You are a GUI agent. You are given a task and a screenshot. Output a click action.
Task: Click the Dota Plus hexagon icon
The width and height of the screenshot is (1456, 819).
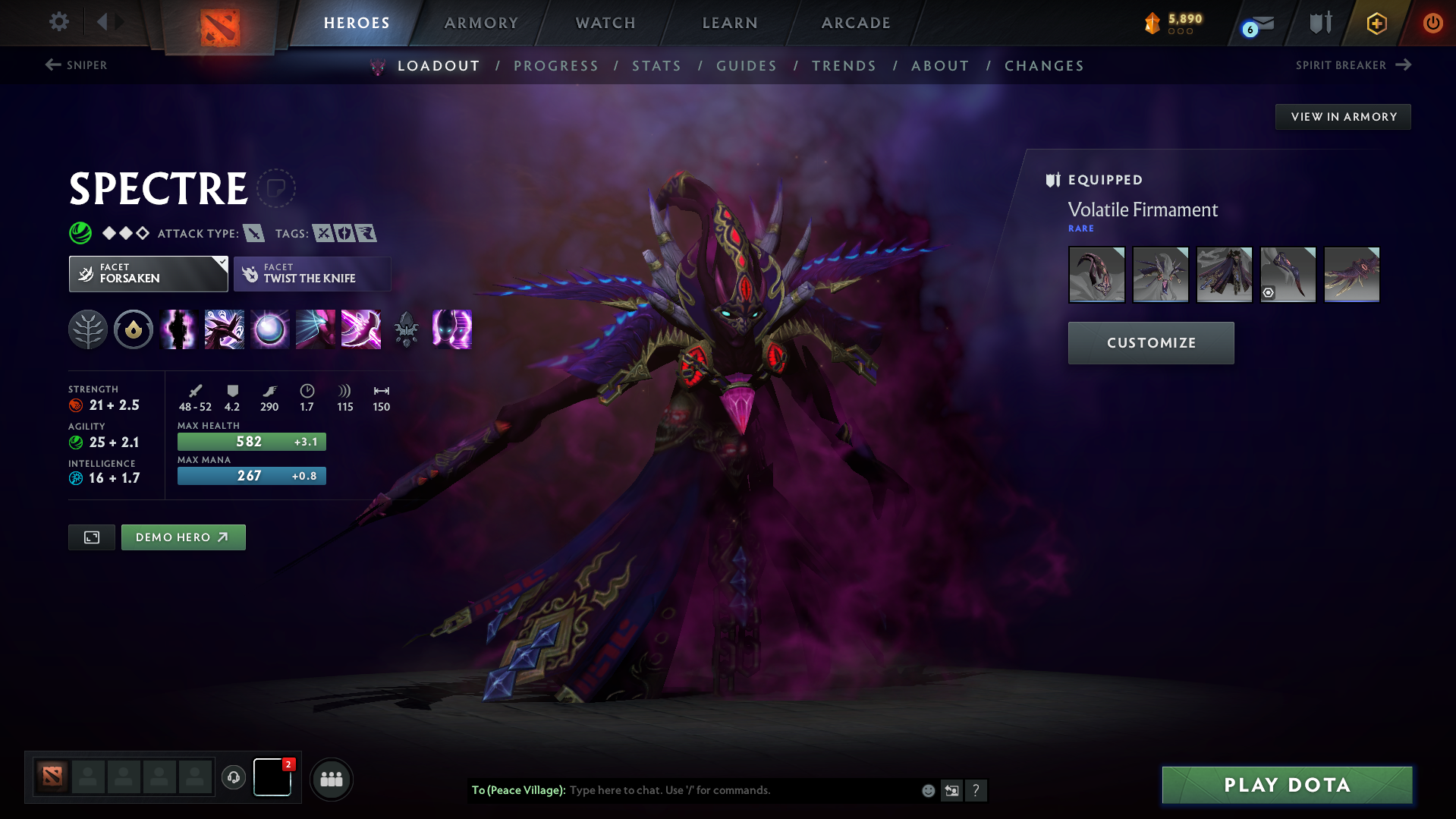coord(1376,24)
